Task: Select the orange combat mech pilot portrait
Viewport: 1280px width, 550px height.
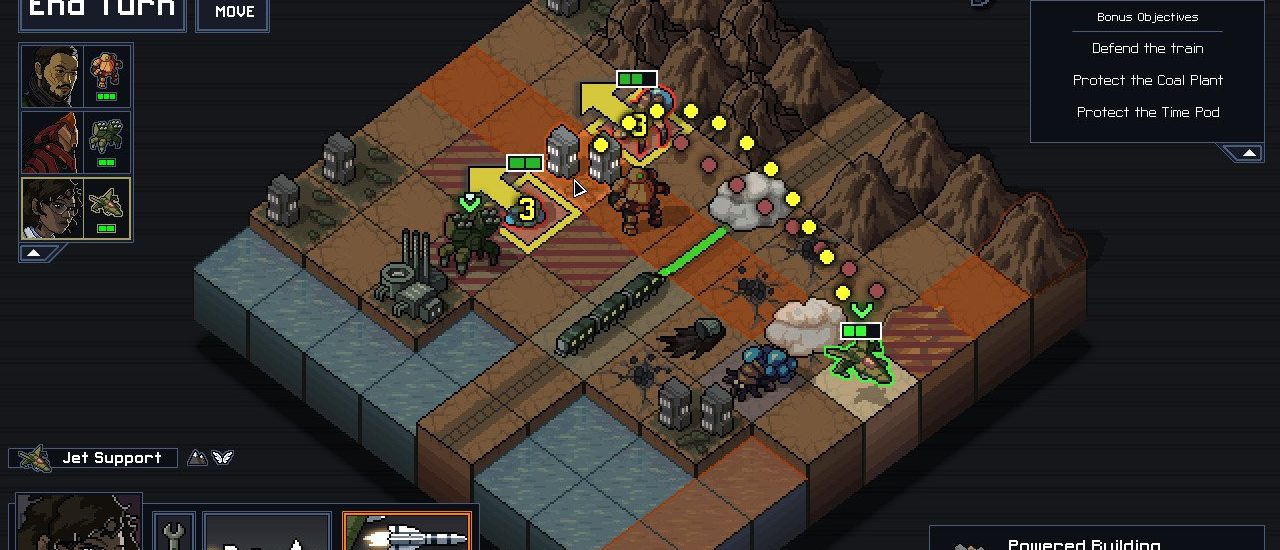Action: (52, 76)
